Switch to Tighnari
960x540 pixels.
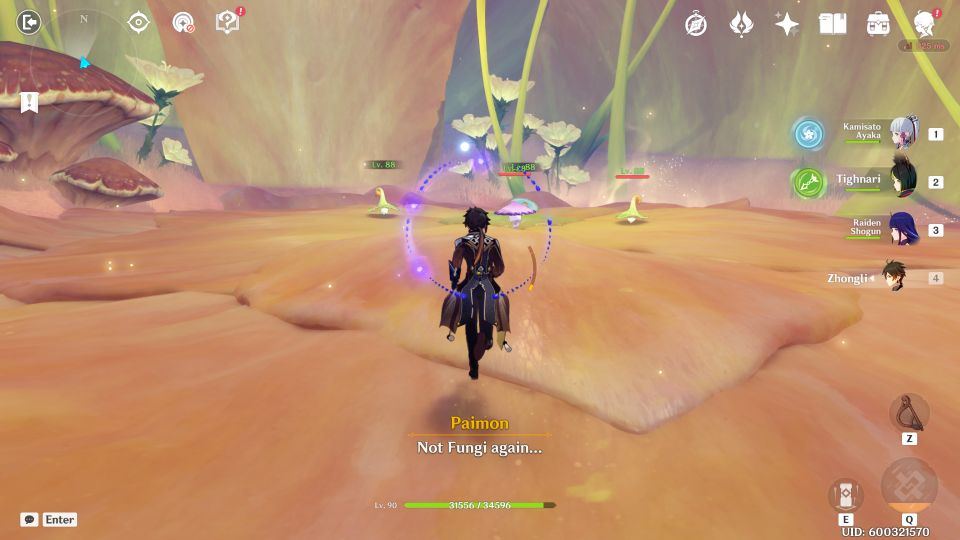tap(904, 182)
